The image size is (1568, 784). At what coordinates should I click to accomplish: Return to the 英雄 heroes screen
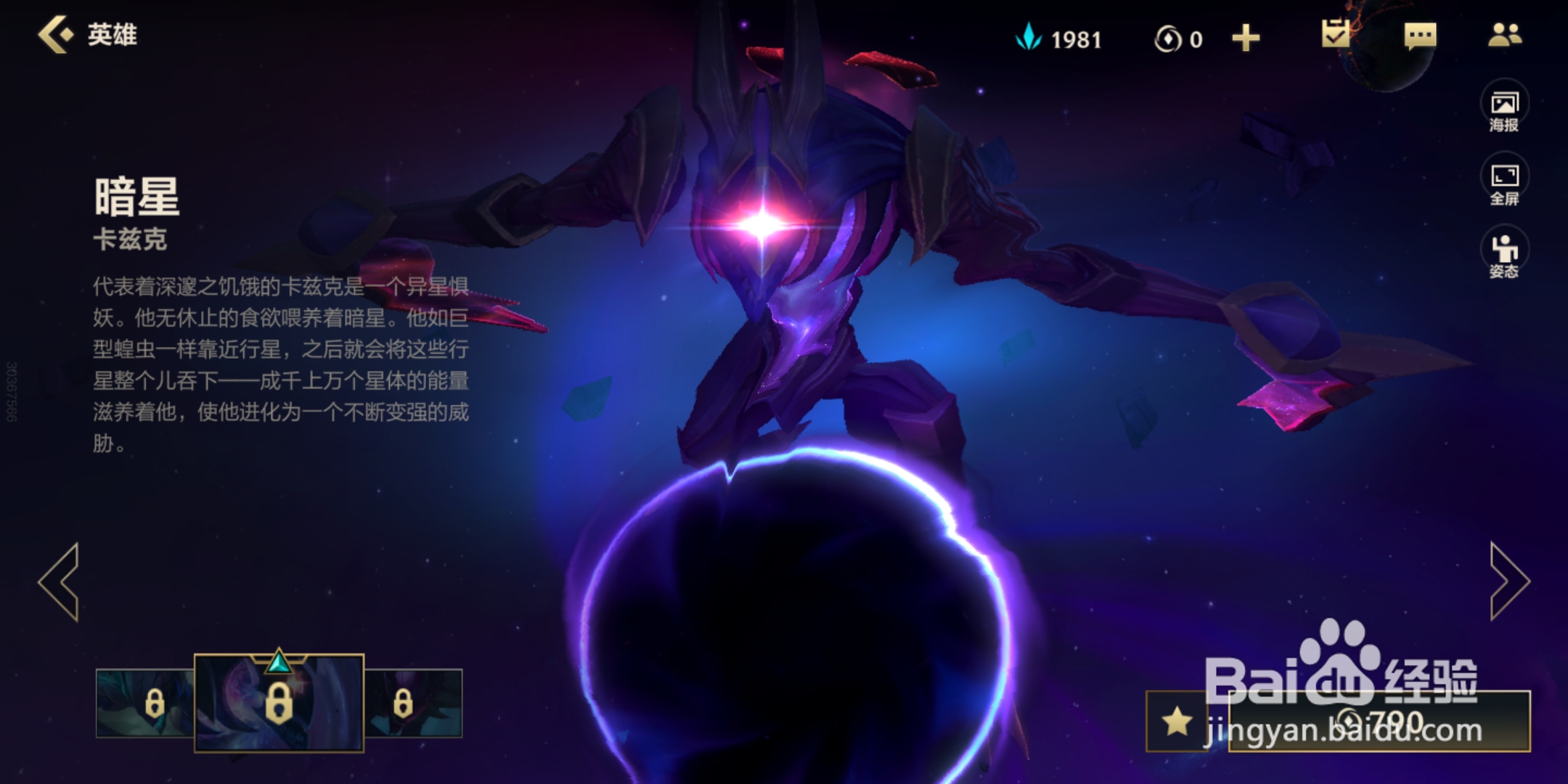[83, 35]
